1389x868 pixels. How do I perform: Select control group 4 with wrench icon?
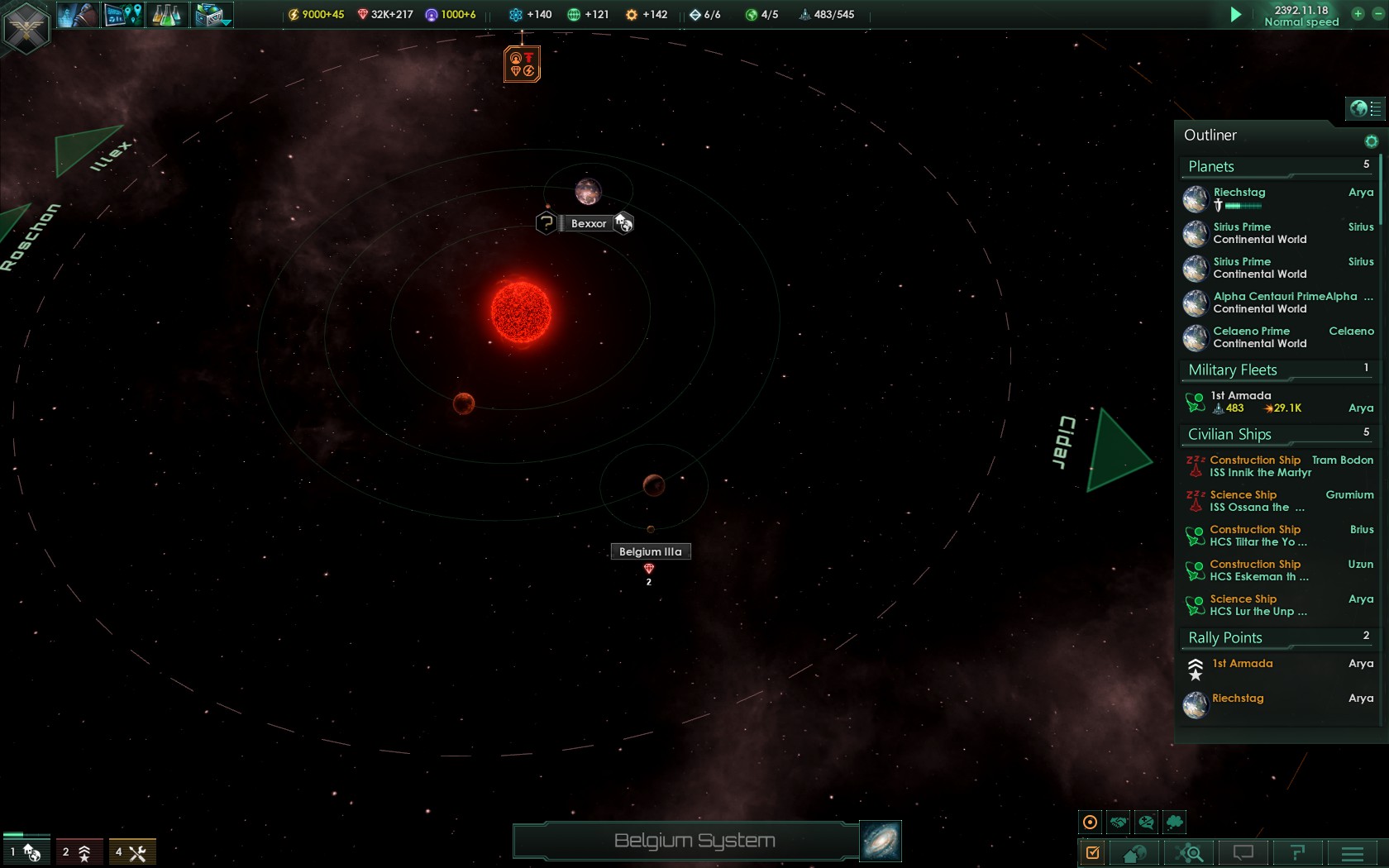point(132,852)
